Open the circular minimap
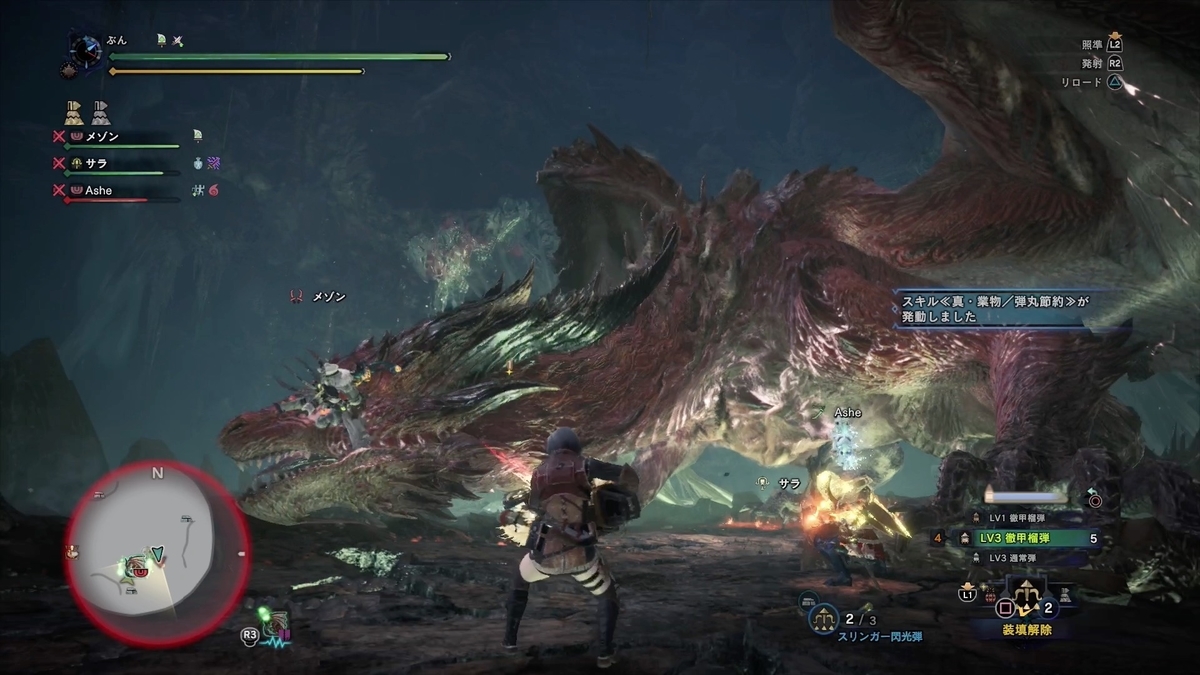Image resolution: width=1200 pixels, height=675 pixels. (x=157, y=553)
